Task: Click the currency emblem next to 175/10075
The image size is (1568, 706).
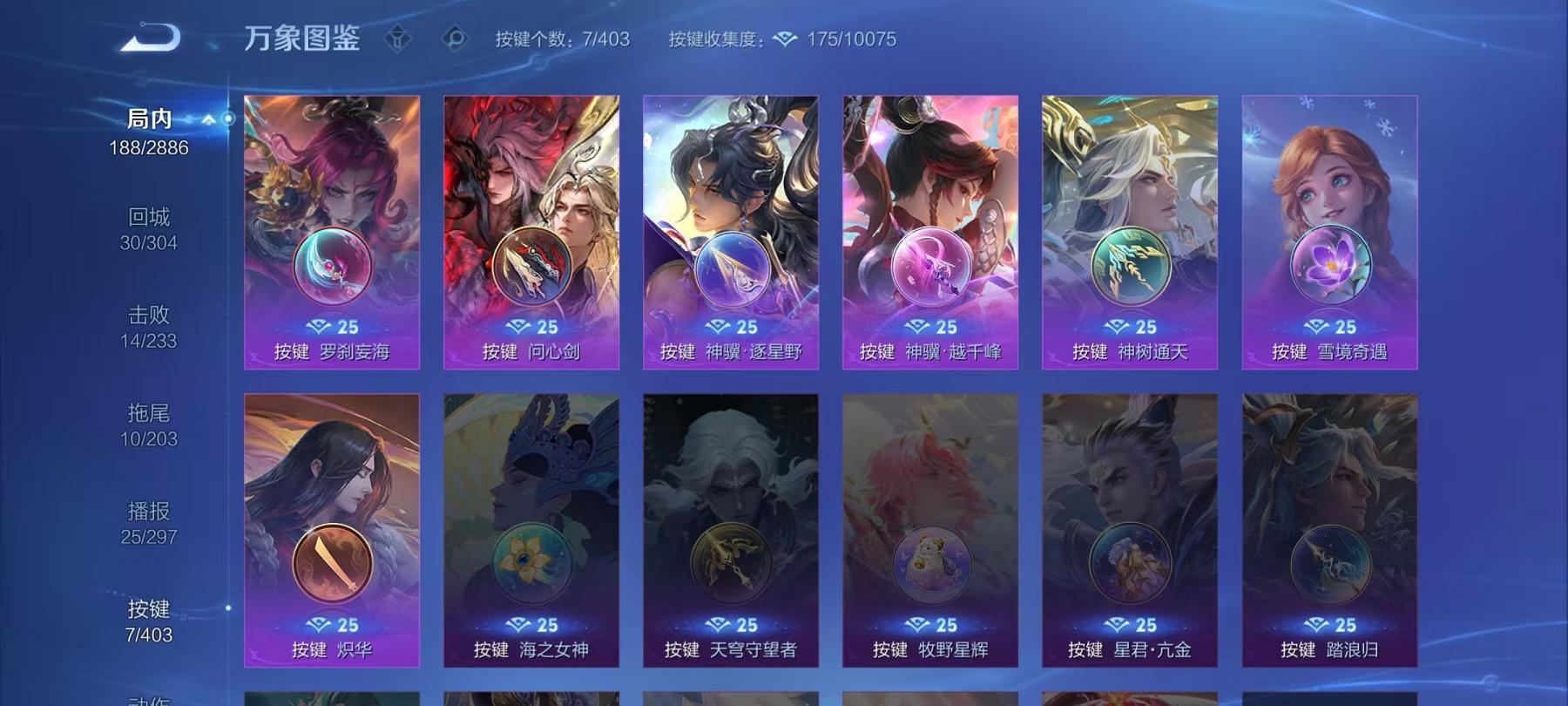Action: 787,38
